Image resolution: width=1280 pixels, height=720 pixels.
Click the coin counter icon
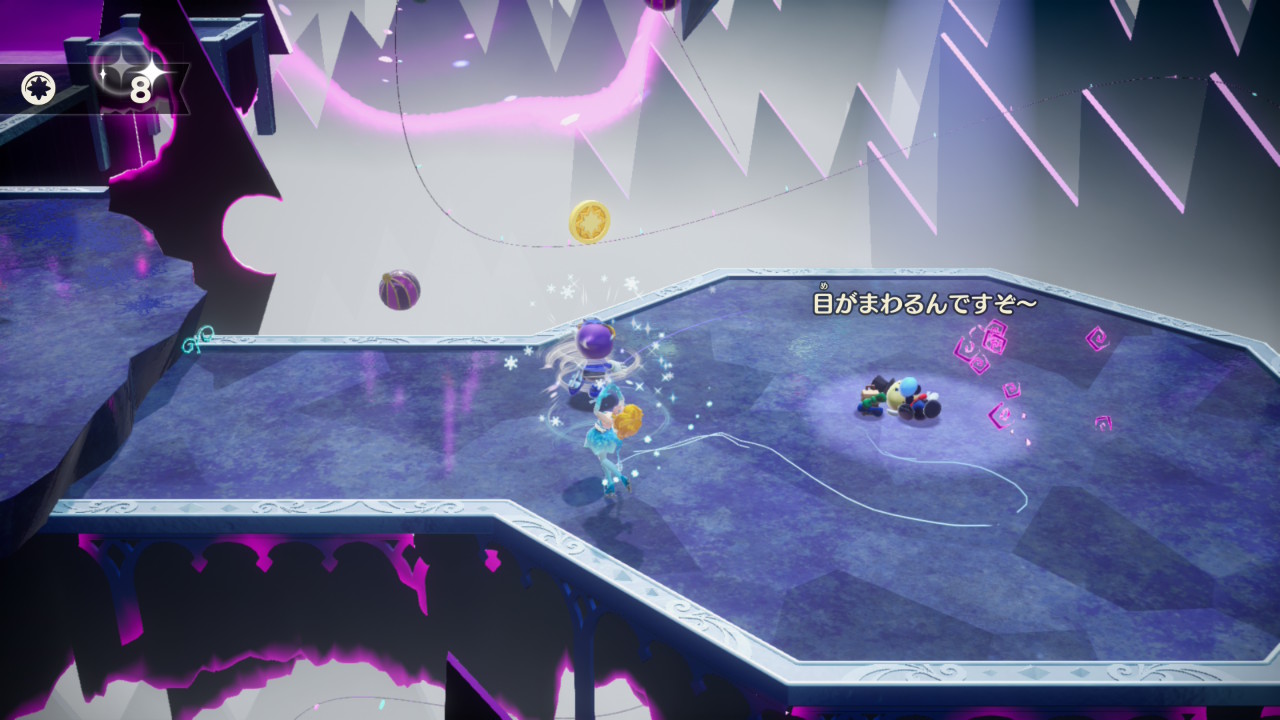click(x=38, y=89)
